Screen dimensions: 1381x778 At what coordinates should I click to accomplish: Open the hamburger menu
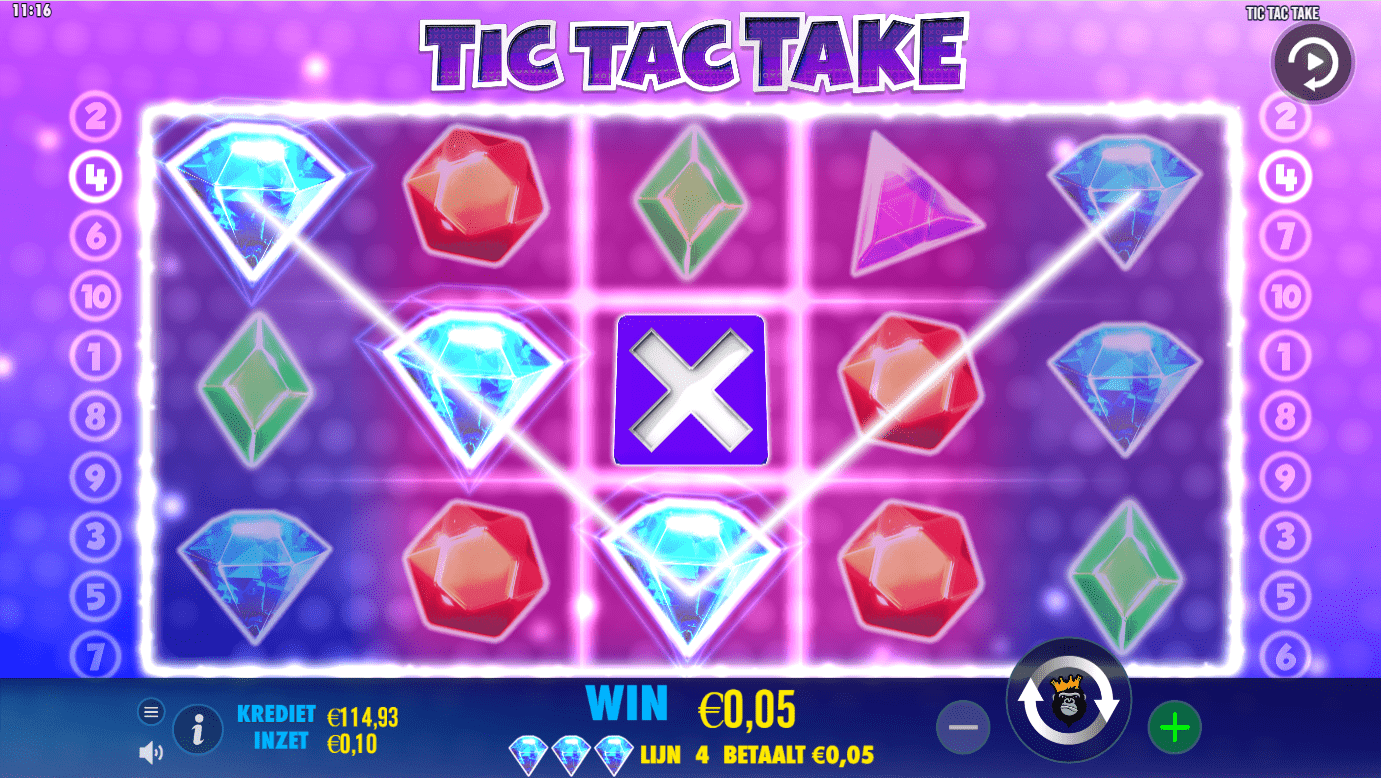tap(151, 711)
